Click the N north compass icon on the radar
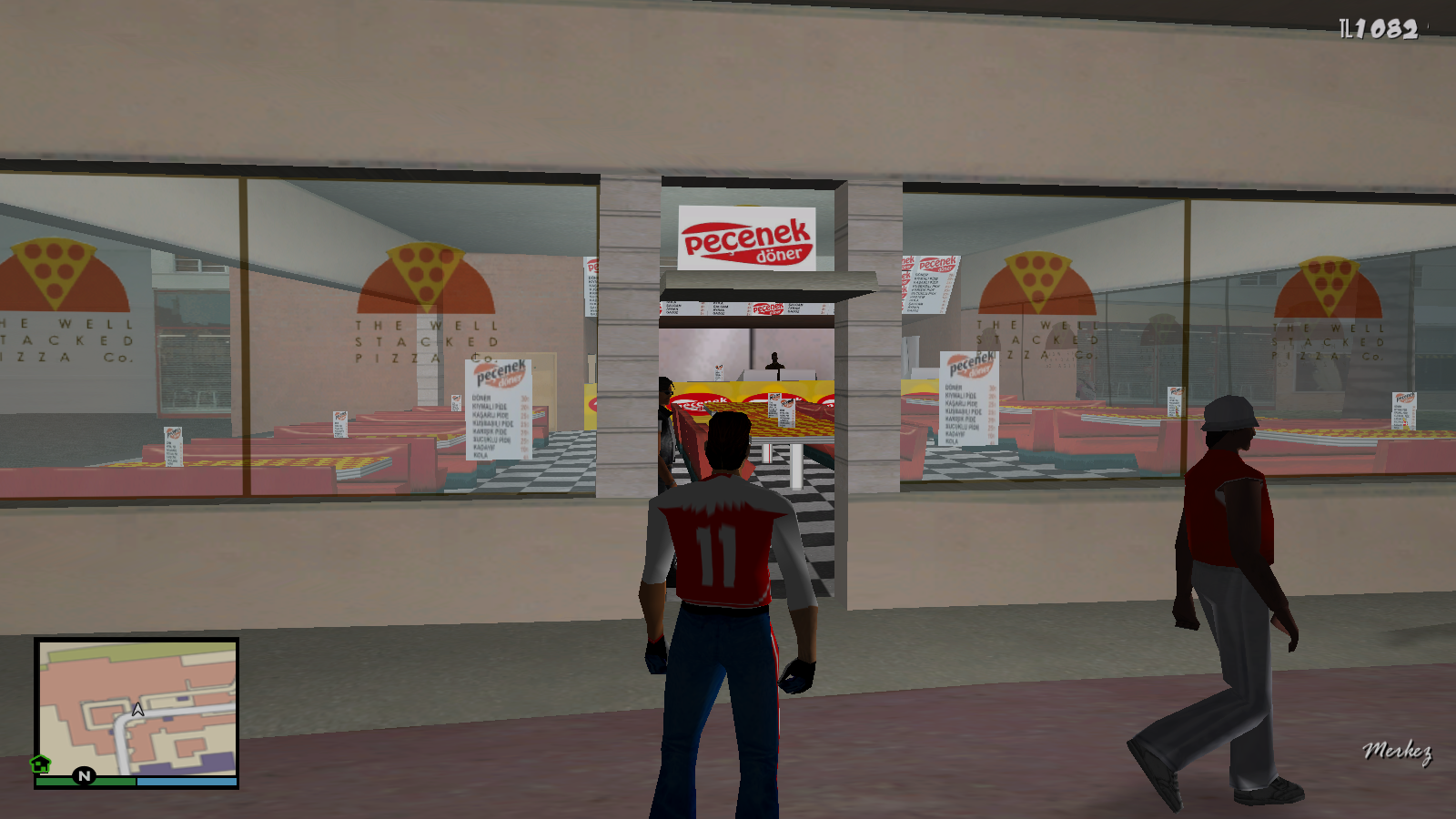This screenshot has height=819, width=1456. 84,776
